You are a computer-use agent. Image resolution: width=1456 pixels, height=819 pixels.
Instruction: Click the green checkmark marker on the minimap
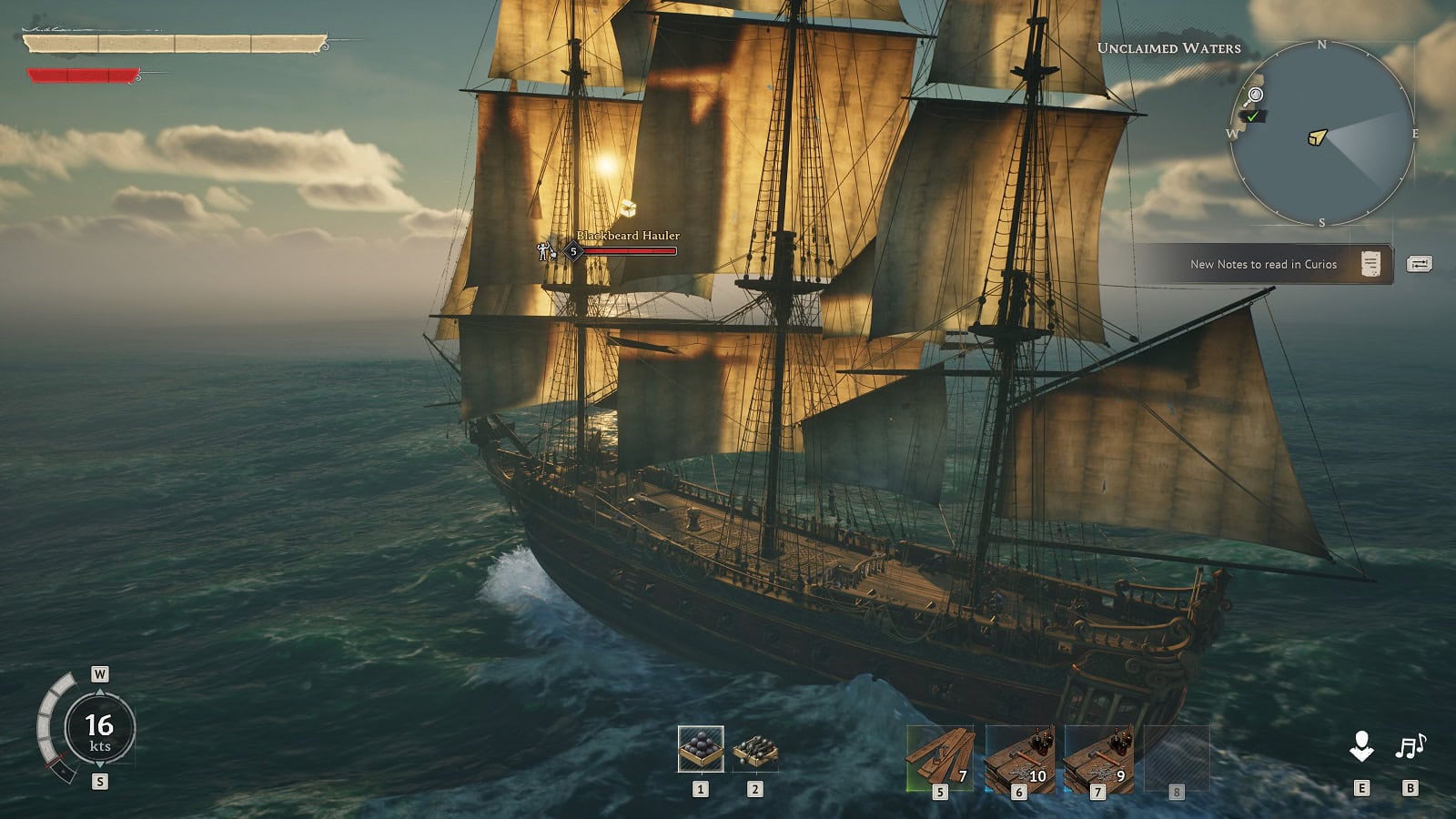pyautogui.click(x=1253, y=116)
